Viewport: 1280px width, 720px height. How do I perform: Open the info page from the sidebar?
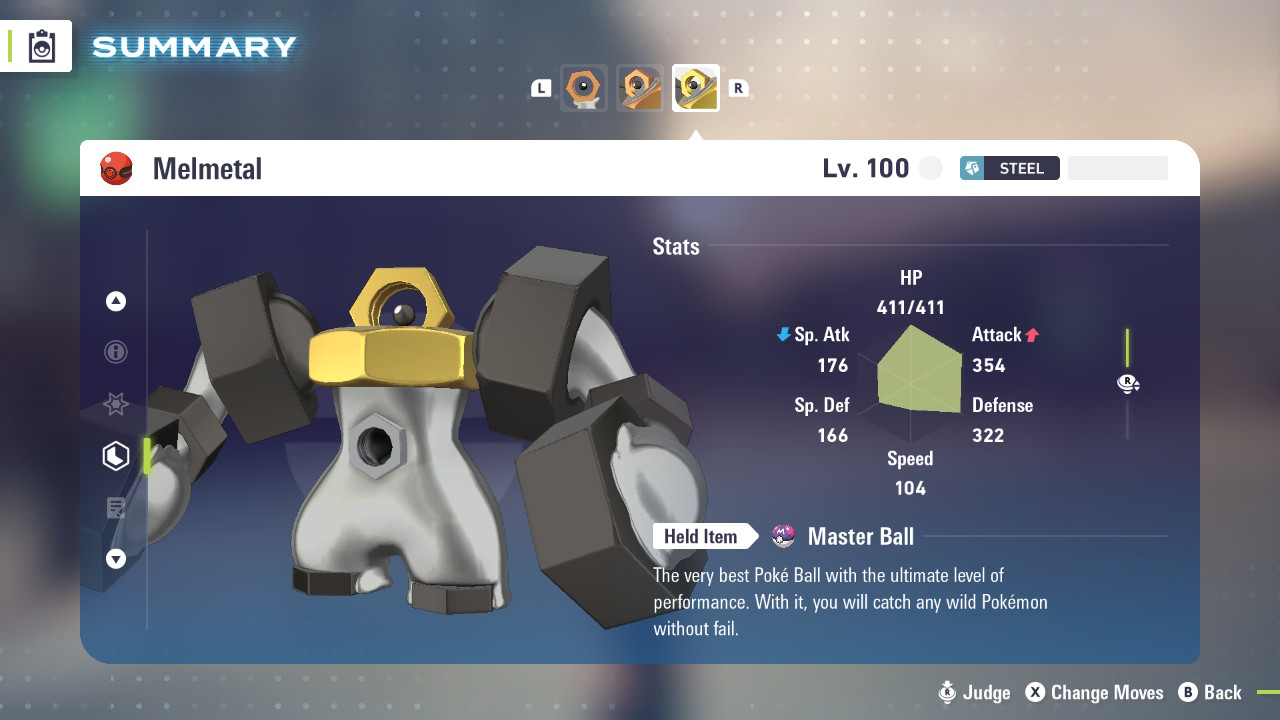[115, 352]
